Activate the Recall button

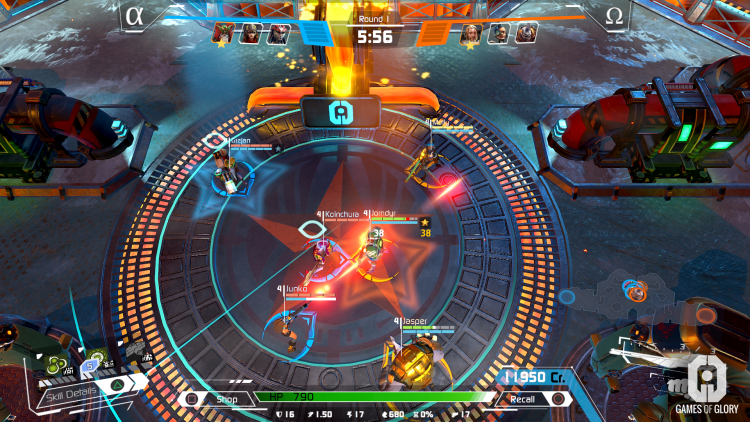523,398
